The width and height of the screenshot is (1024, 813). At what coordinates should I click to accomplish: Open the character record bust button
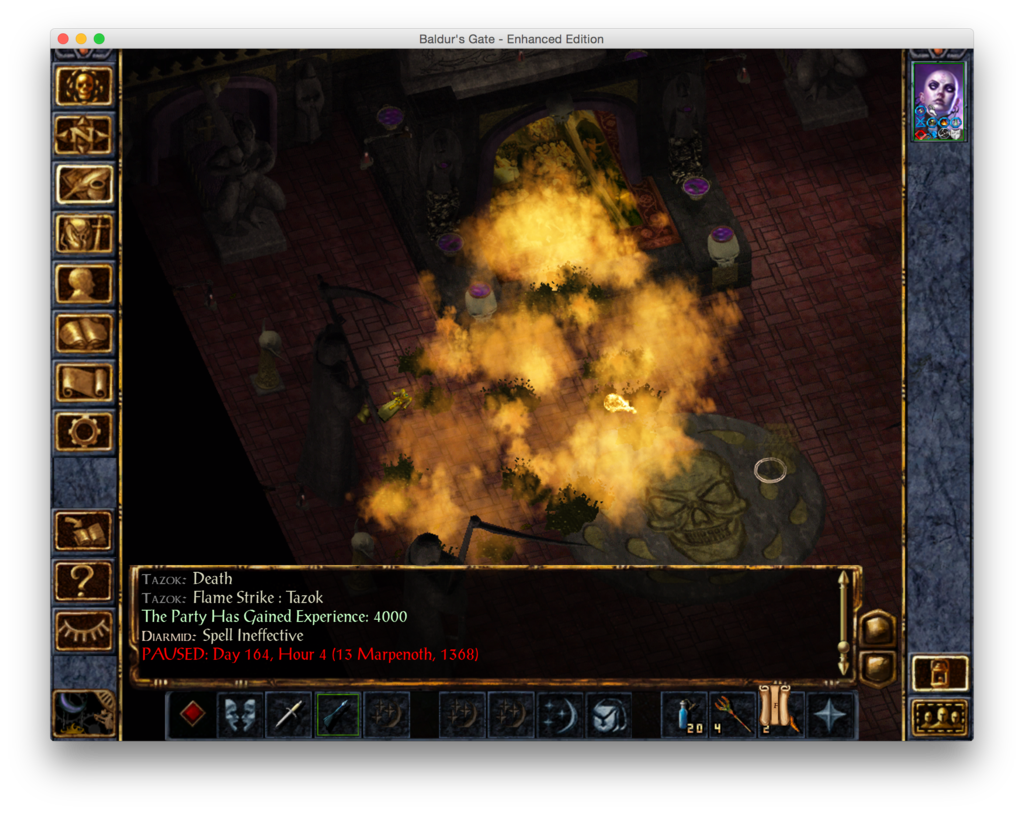(x=84, y=283)
